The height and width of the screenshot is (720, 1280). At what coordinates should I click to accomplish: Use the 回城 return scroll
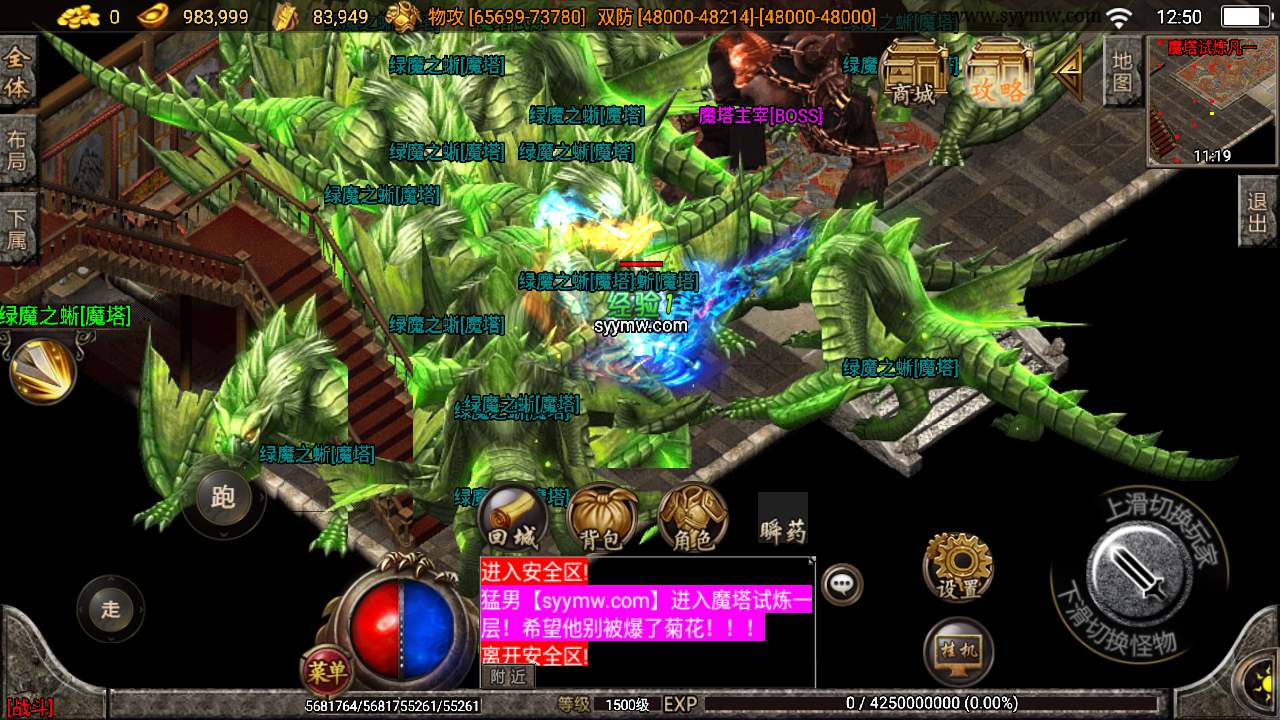click(511, 519)
